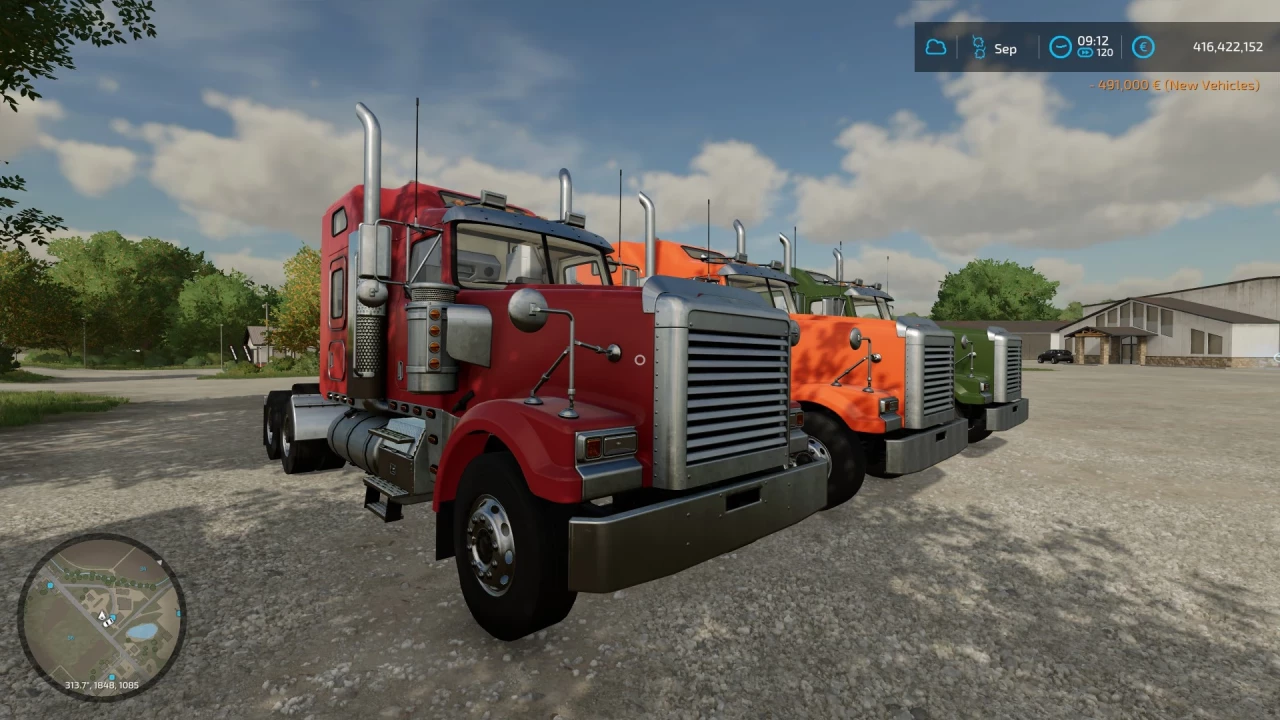Click the lake shown on the minimap
The image size is (1280, 720).
[x=143, y=630]
